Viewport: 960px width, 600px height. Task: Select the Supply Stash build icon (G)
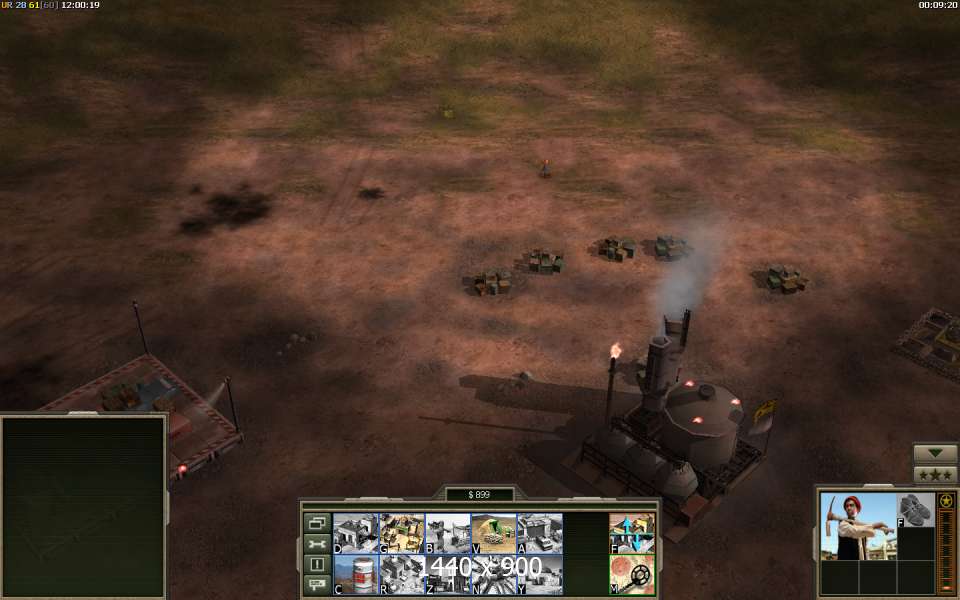tap(401, 533)
